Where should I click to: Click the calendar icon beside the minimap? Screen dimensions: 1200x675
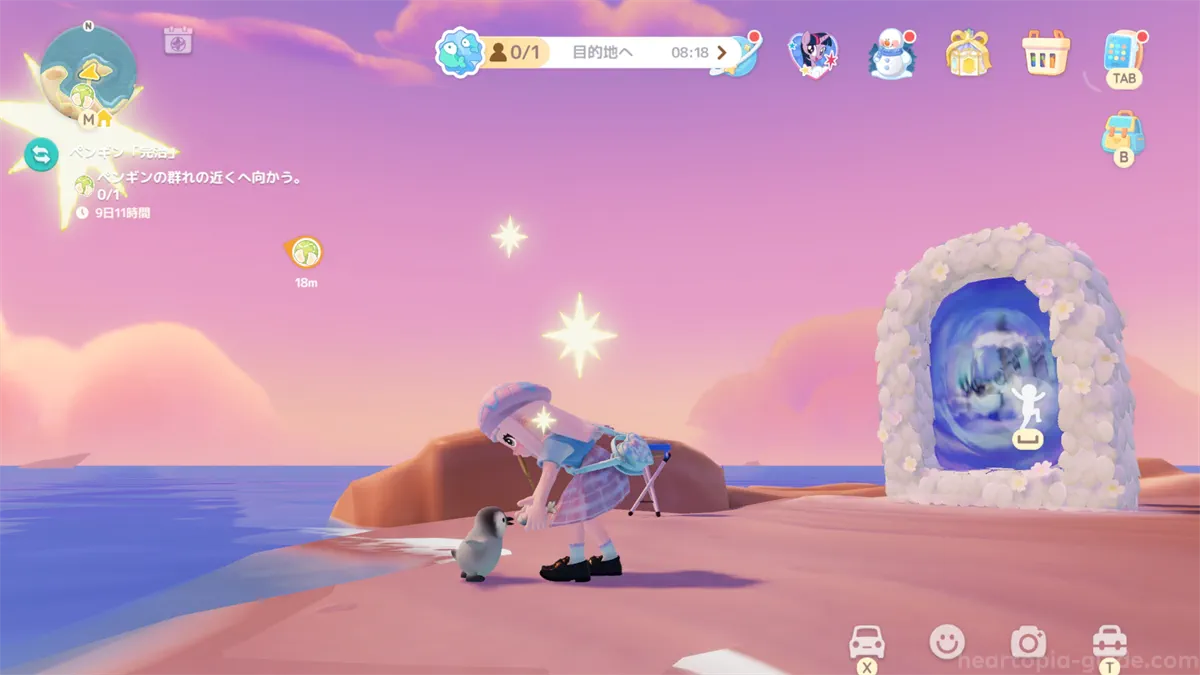[x=178, y=40]
